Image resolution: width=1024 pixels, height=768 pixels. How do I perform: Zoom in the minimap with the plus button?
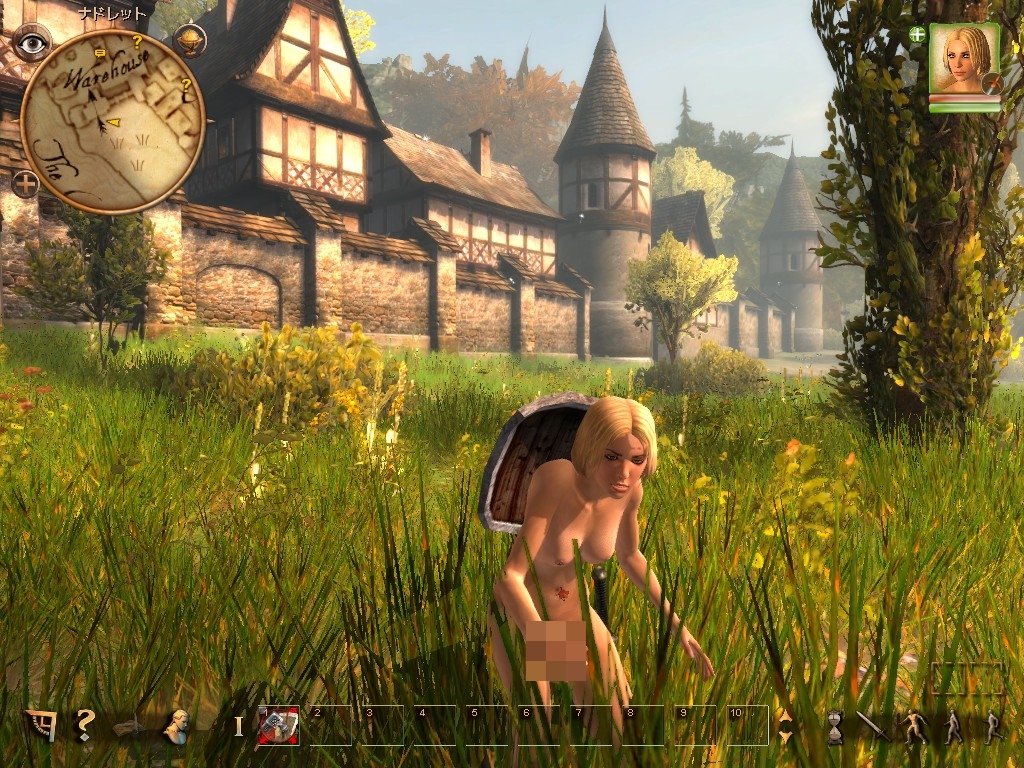click(x=25, y=184)
